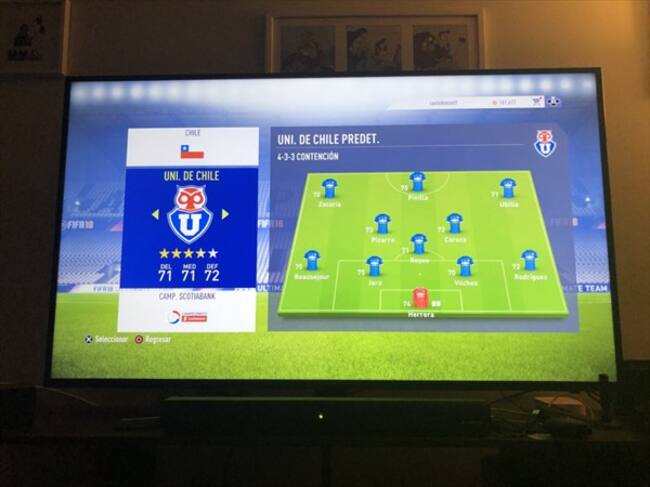Select centre back Vilches
Screen dimensions: 650x487
click(465, 266)
